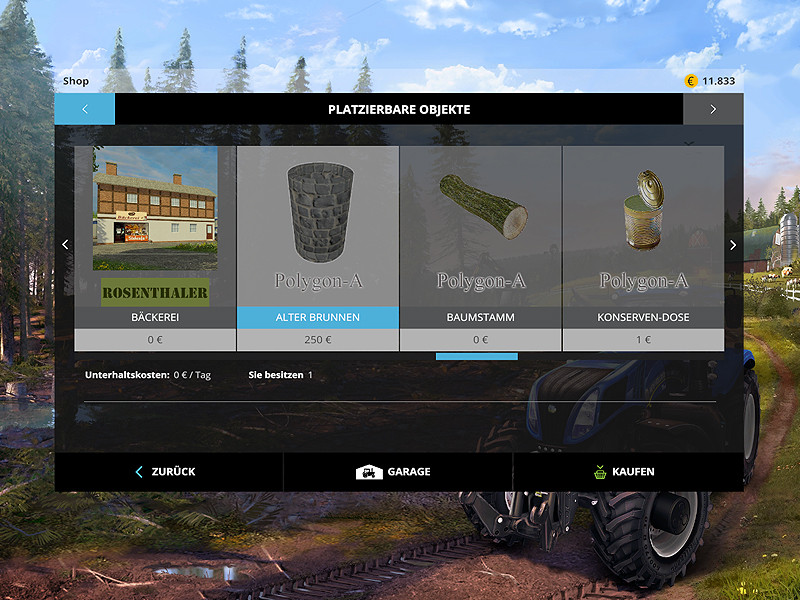Go to the next shop category
Viewport: 800px width, 600px height.
(713, 109)
